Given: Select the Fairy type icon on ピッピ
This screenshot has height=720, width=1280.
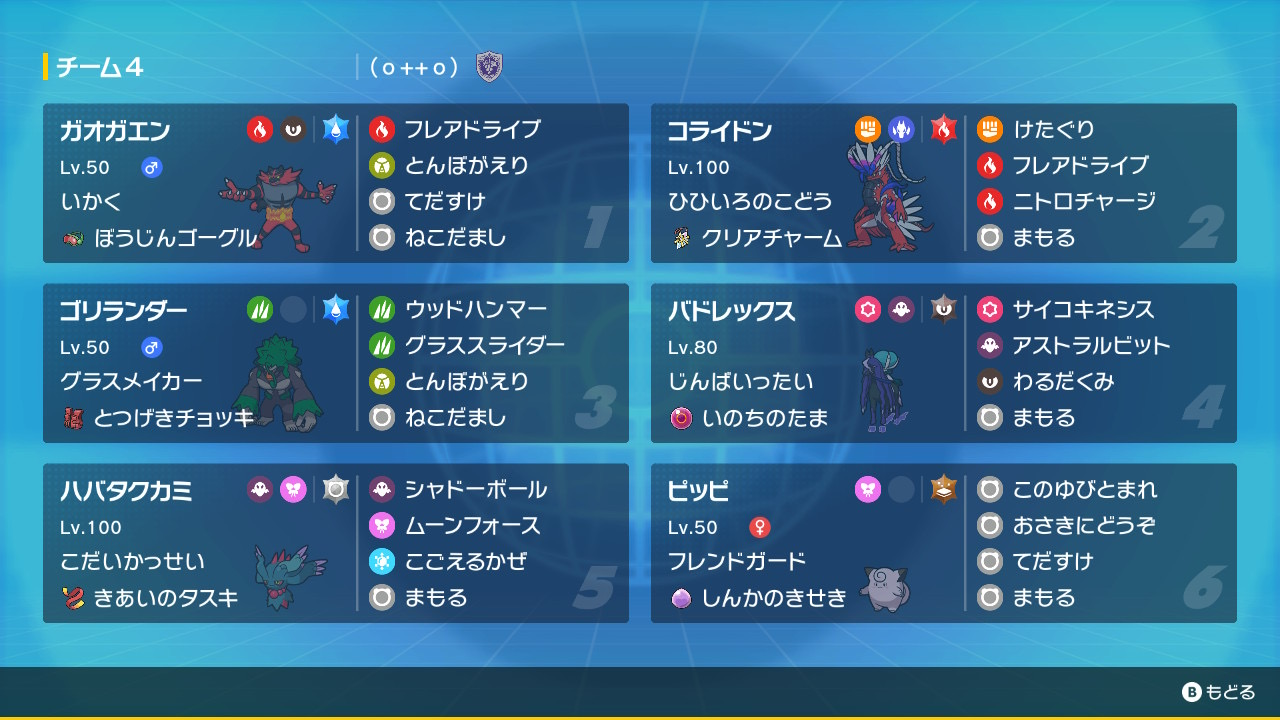Looking at the screenshot, I should [x=869, y=490].
